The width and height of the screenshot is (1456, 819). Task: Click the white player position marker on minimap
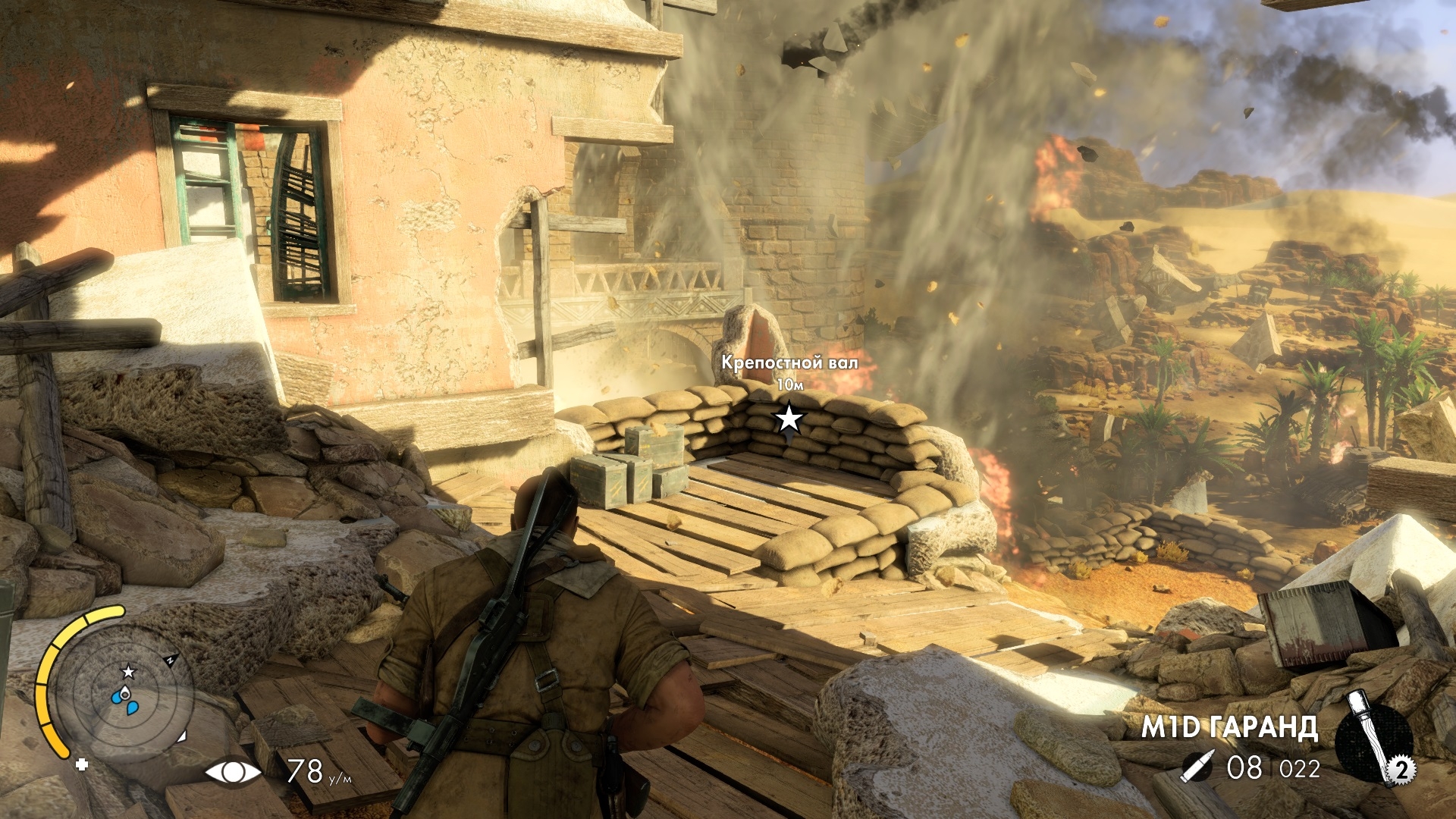point(124,694)
